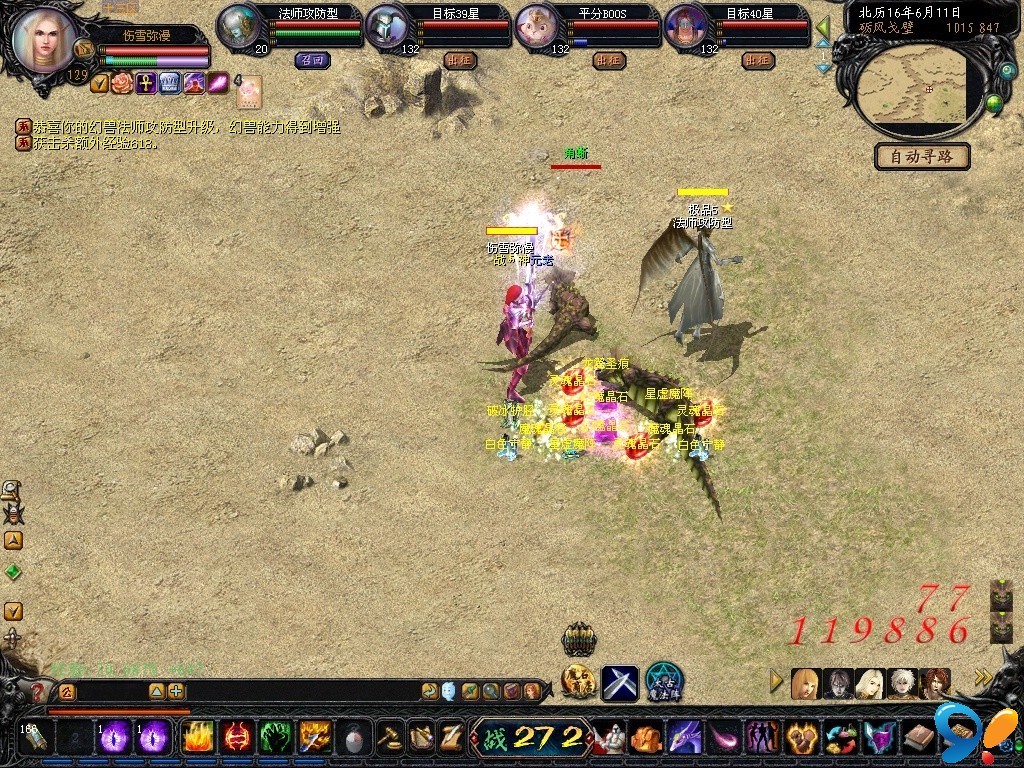This screenshot has height=768, width=1024.
Task: Open the 魔法阵 pentagram icon
Action: point(664,682)
